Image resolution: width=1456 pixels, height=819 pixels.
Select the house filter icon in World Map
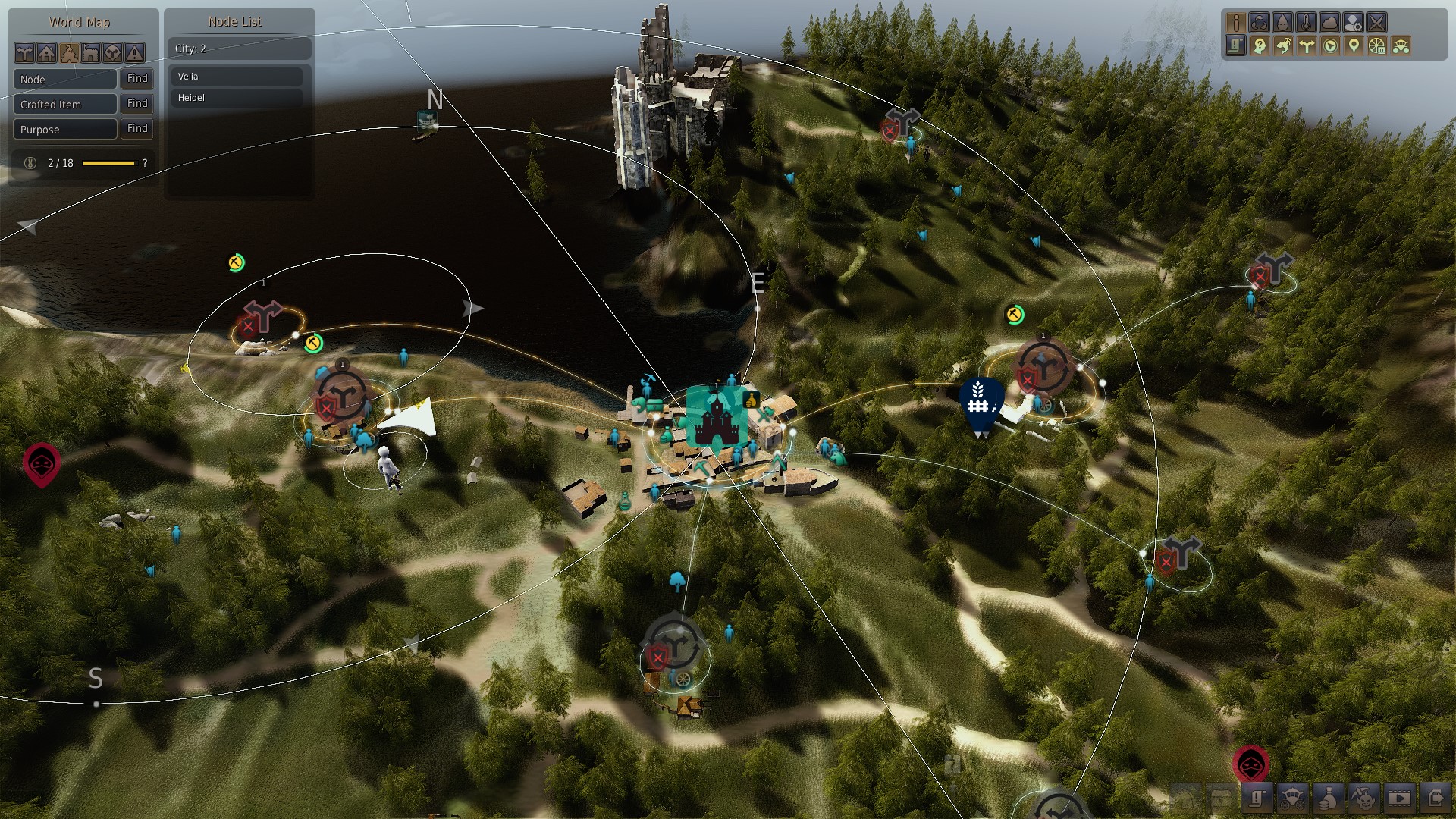47,53
